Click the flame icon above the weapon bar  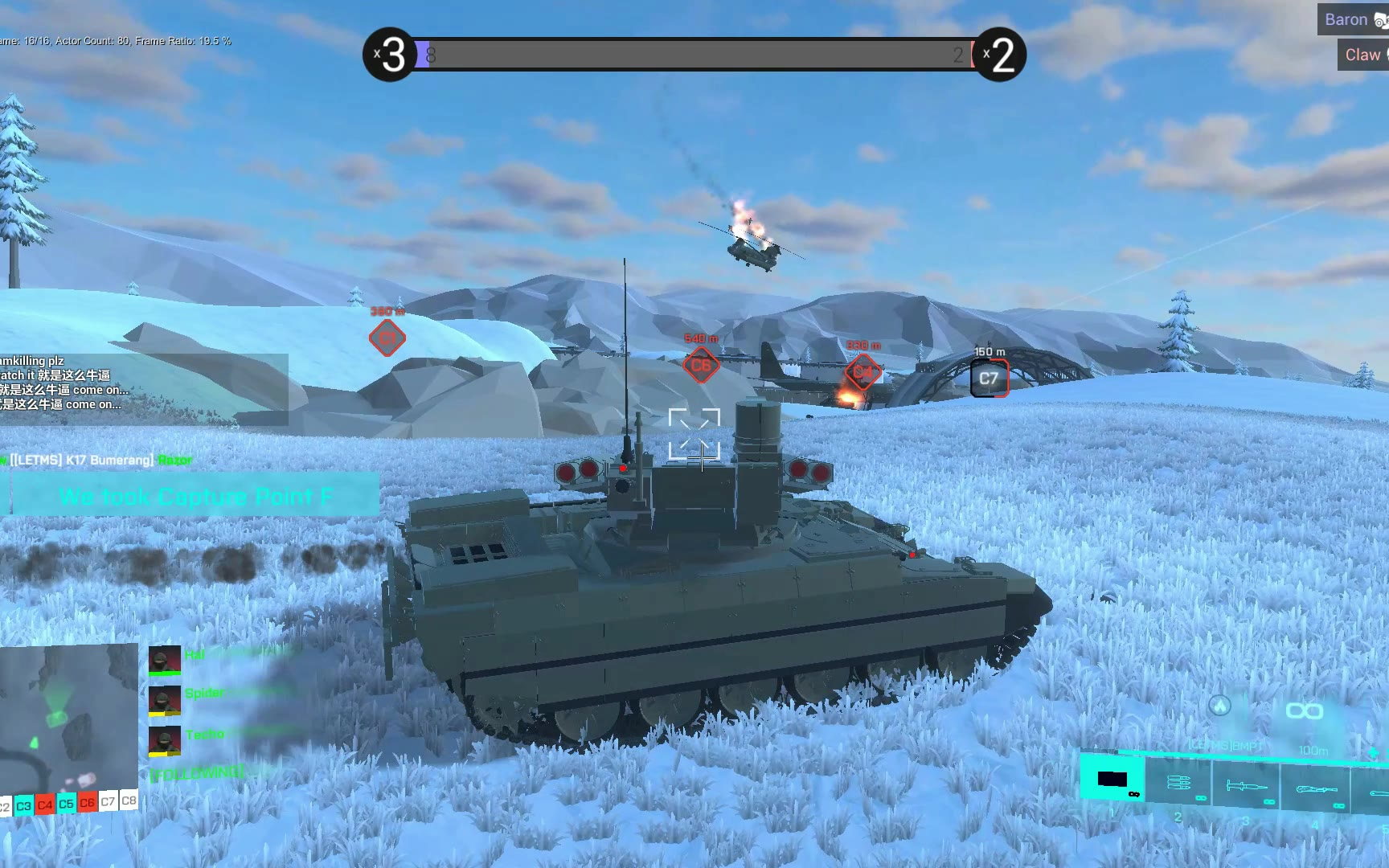coord(1220,706)
